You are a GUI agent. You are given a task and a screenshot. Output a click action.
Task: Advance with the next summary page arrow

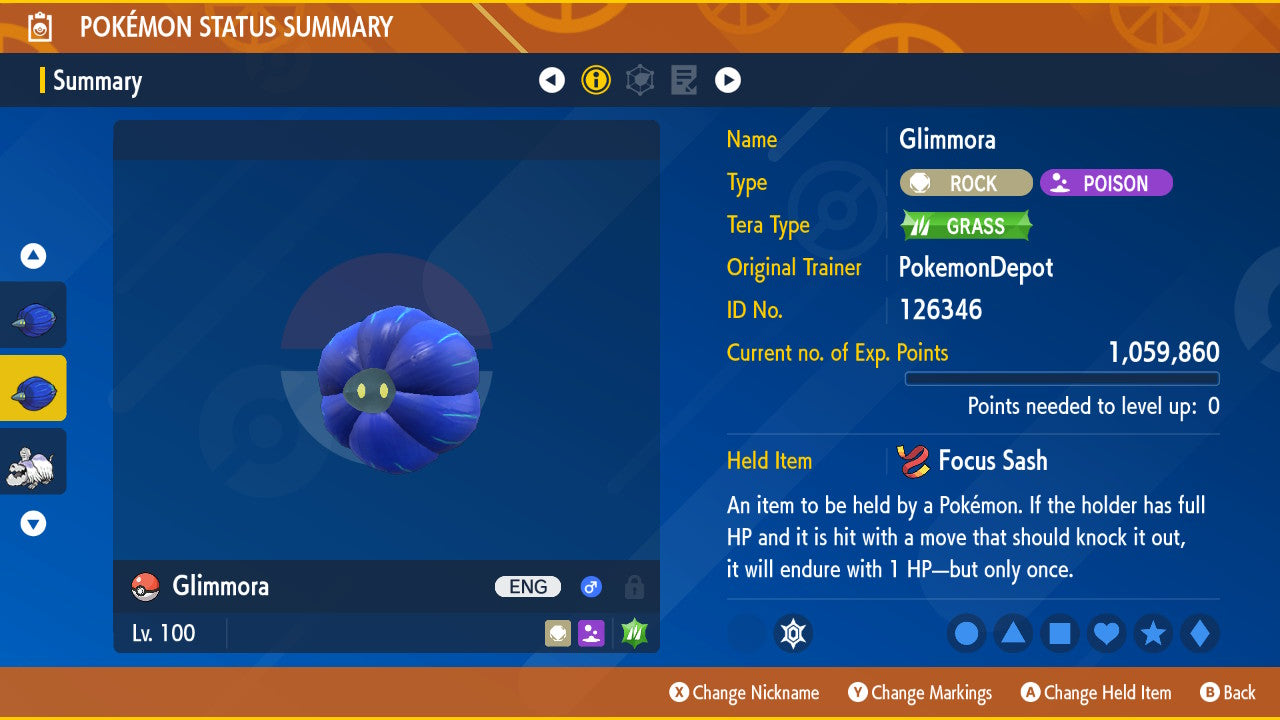(728, 80)
